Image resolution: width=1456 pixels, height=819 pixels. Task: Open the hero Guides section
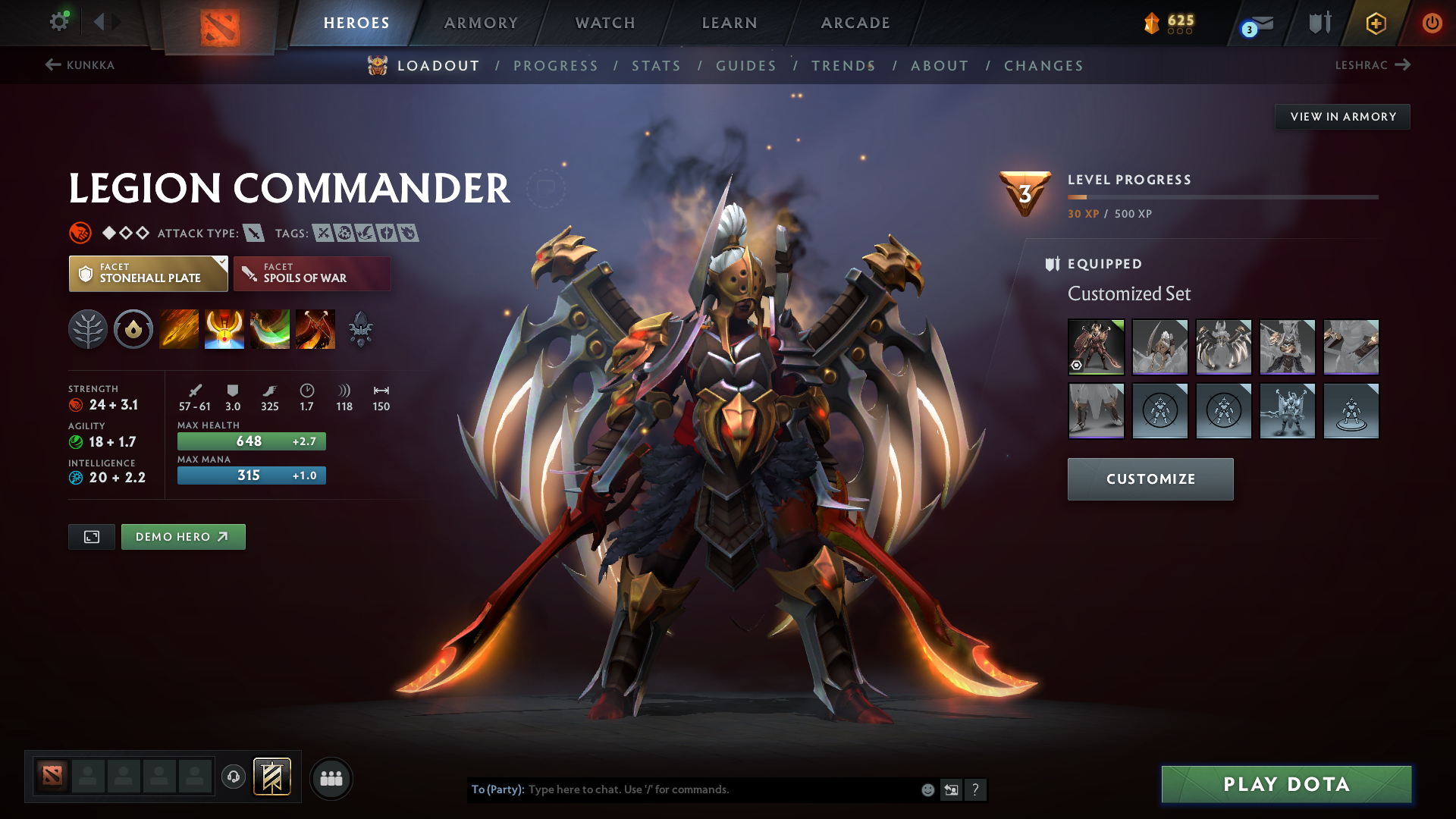tap(746, 66)
